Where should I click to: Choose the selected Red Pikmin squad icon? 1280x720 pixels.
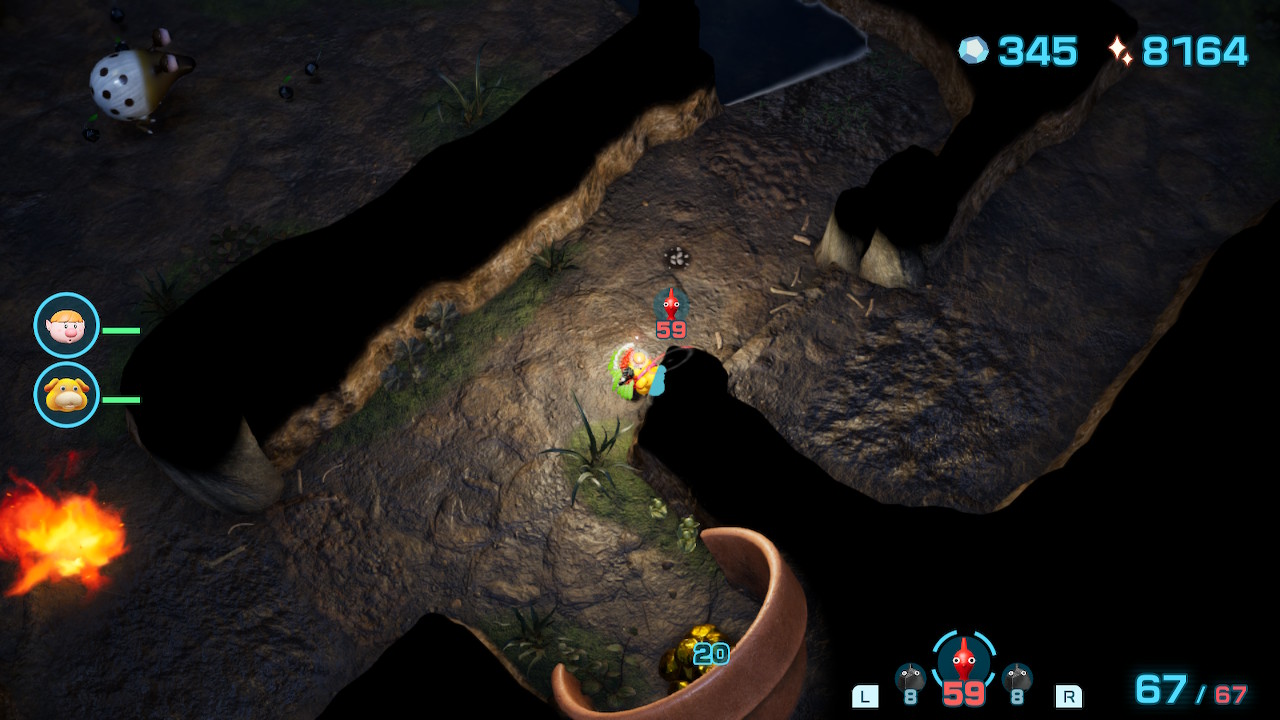click(x=963, y=660)
